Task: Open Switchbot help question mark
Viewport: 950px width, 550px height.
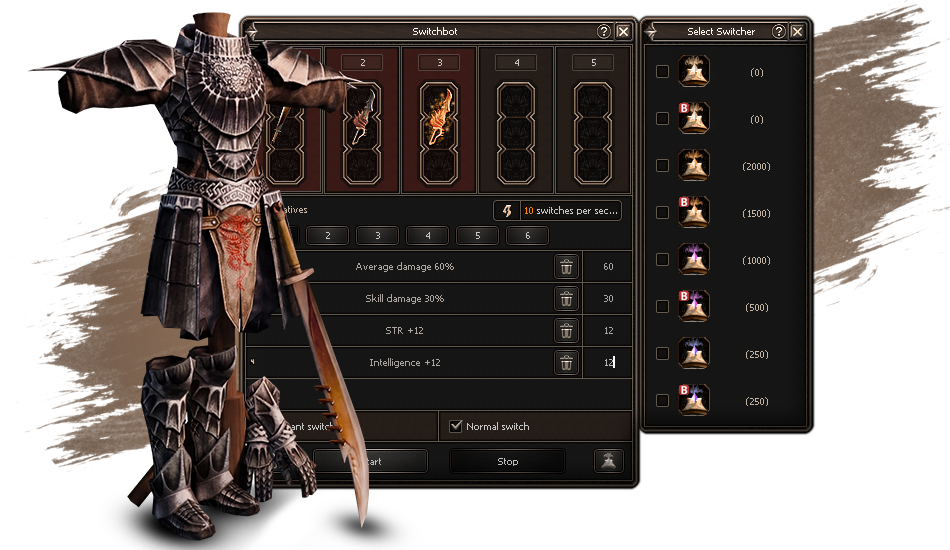Action: tap(604, 32)
